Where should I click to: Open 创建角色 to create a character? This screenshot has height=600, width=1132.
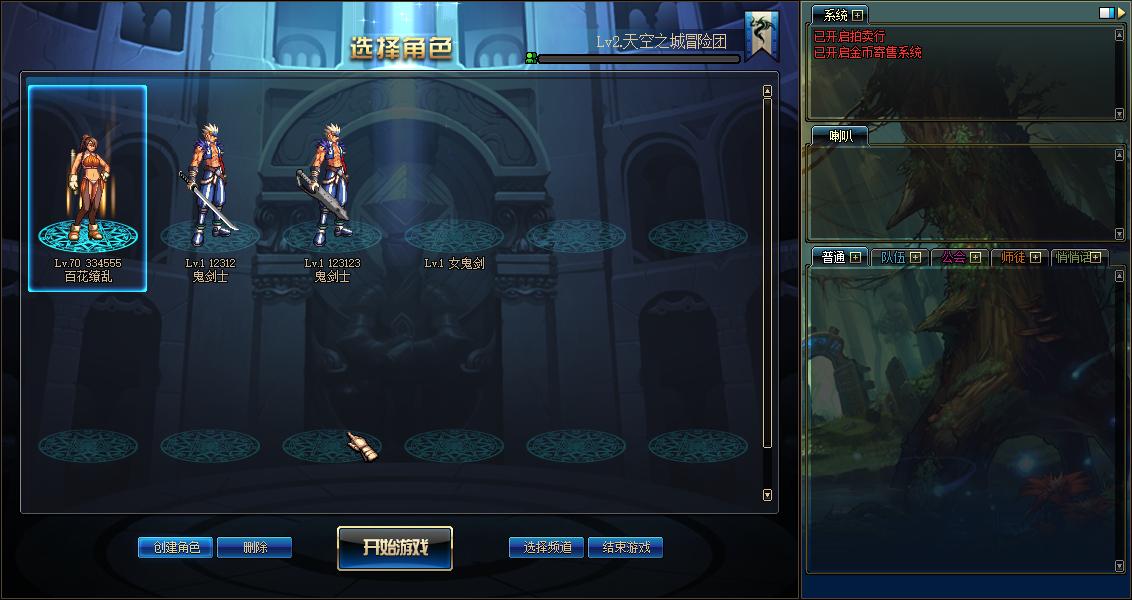click(x=176, y=547)
